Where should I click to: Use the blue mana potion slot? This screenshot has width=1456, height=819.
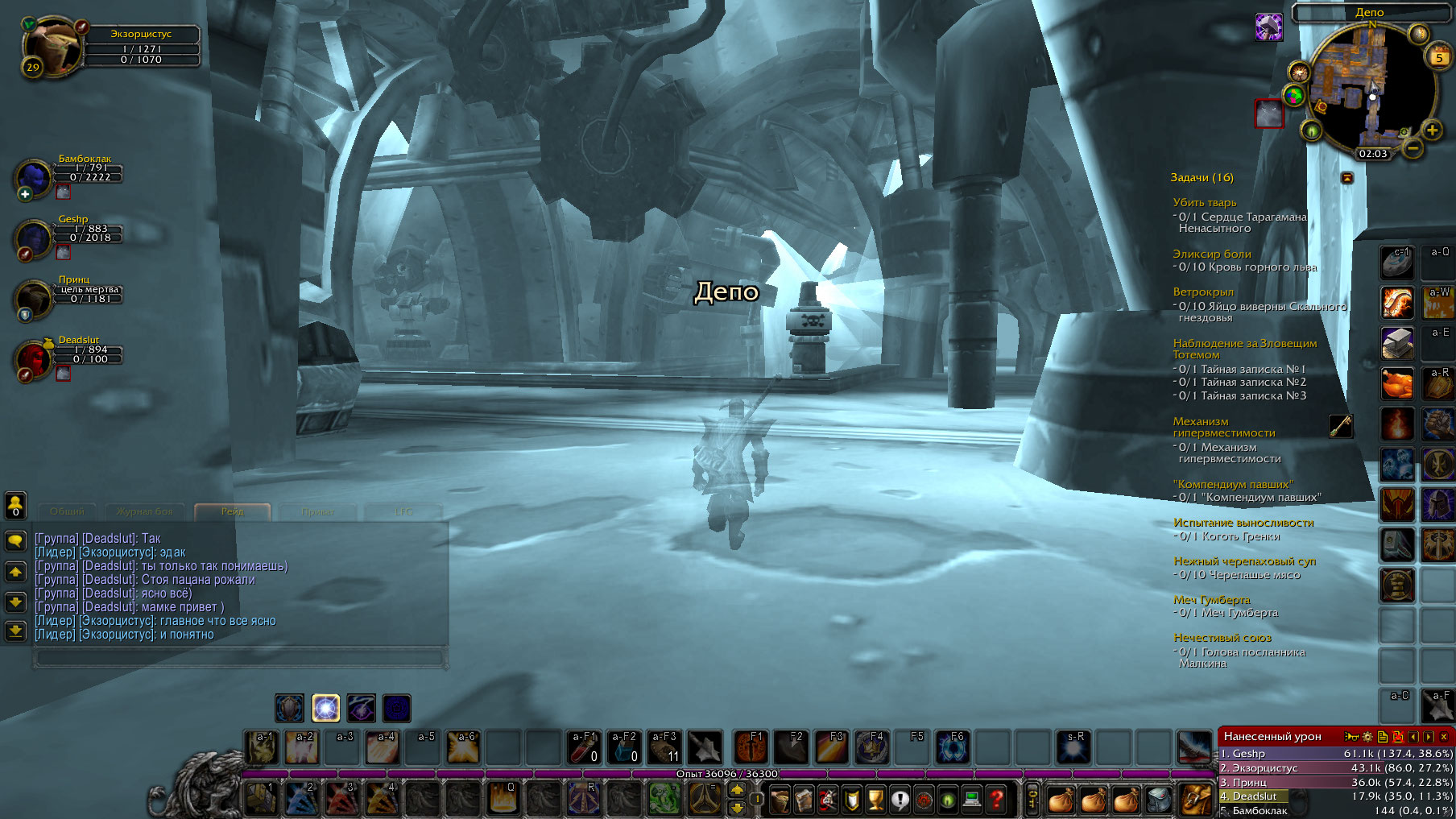pos(624,747)
